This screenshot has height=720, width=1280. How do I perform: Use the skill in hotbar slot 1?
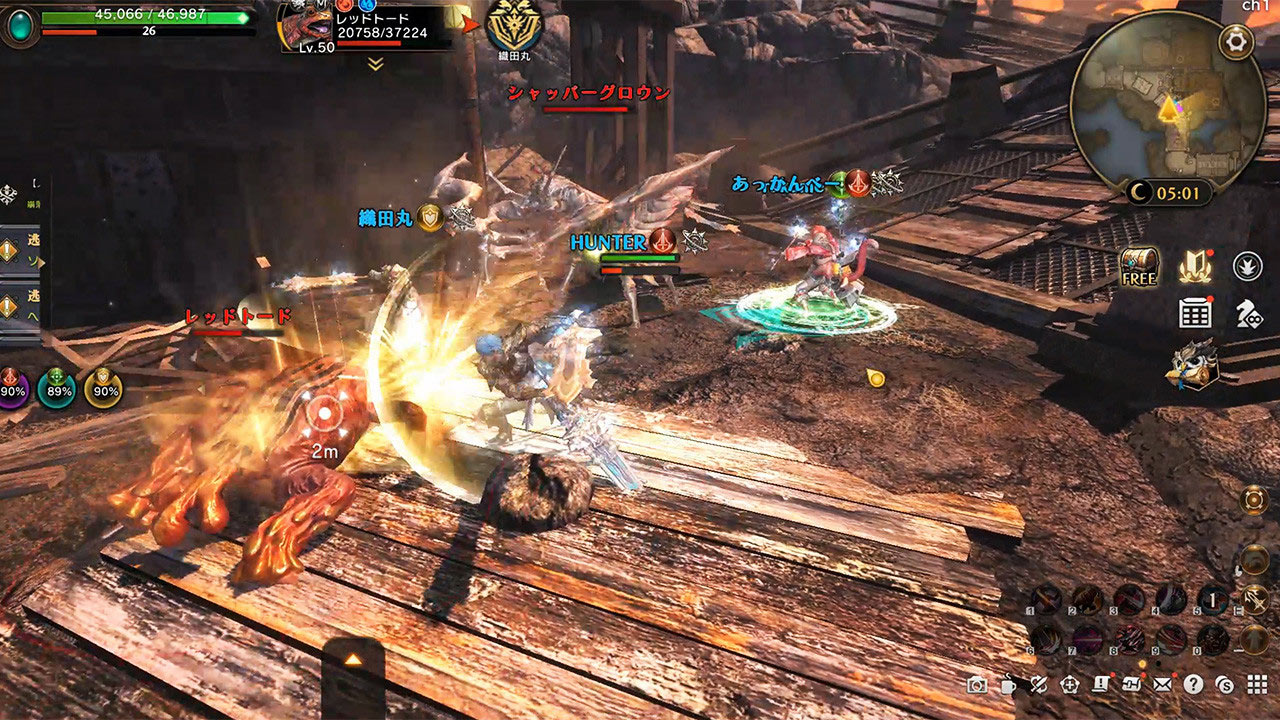(1045, 600)
